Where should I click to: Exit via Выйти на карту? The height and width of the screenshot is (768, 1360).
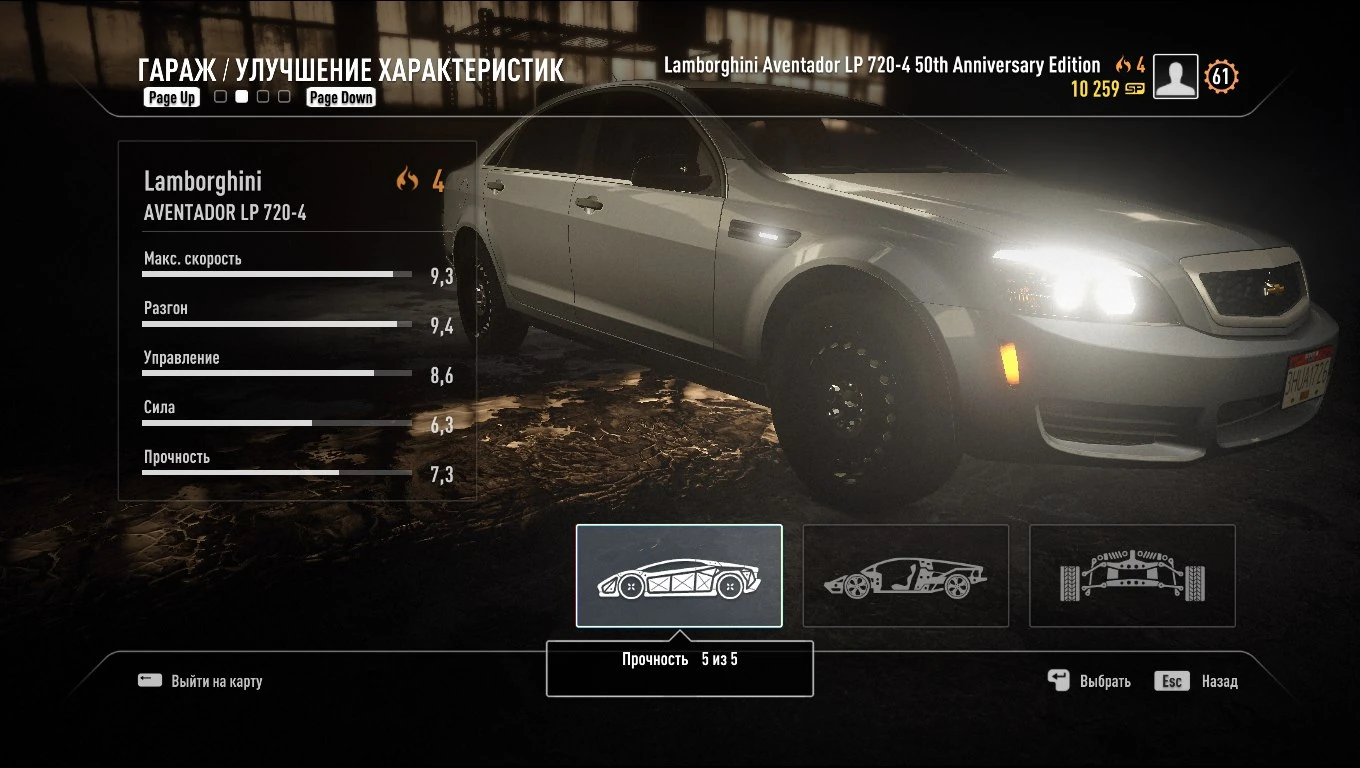[x=201, y=681]
